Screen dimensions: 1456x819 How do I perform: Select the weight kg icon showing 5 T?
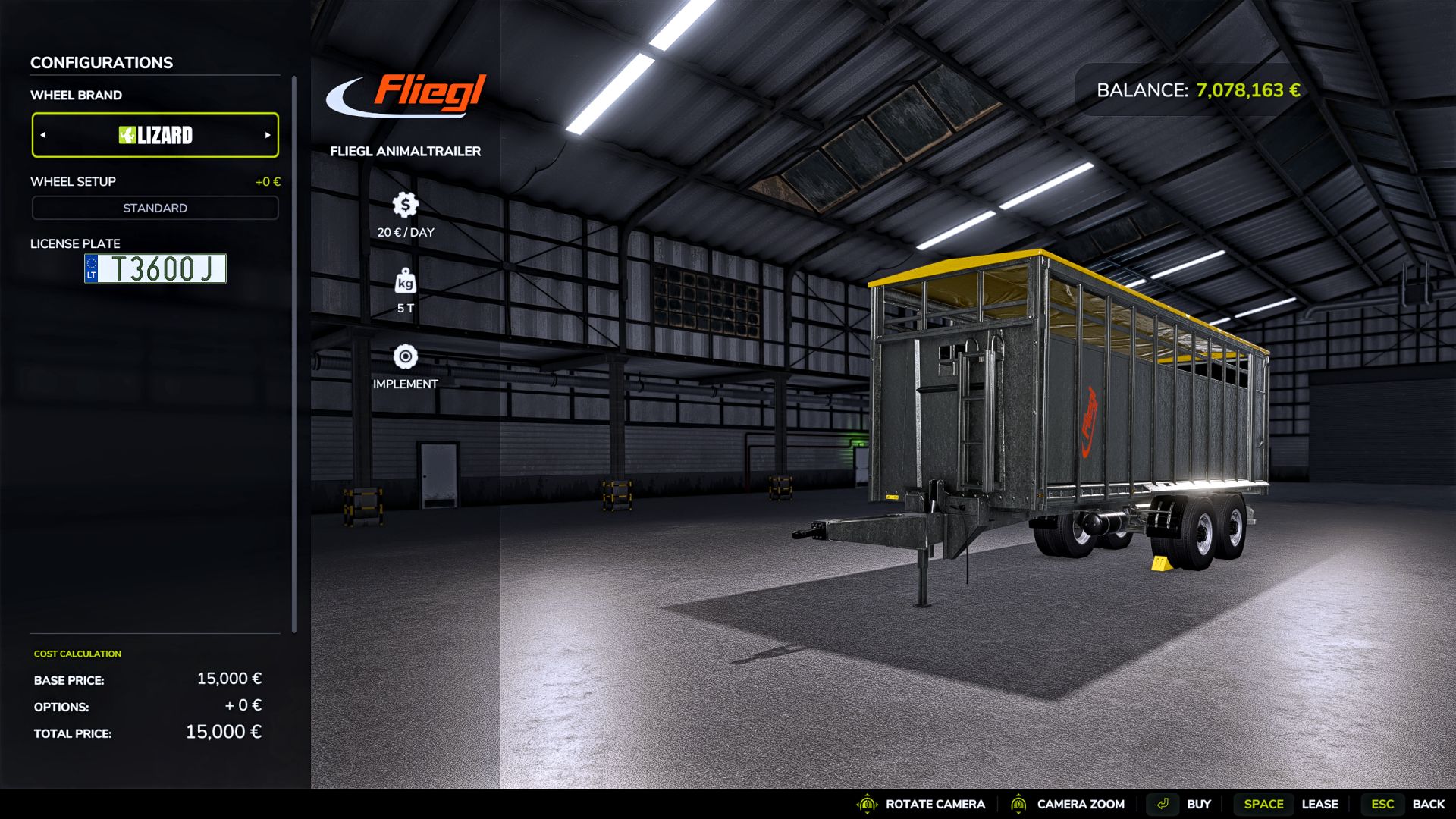[406, 282]
